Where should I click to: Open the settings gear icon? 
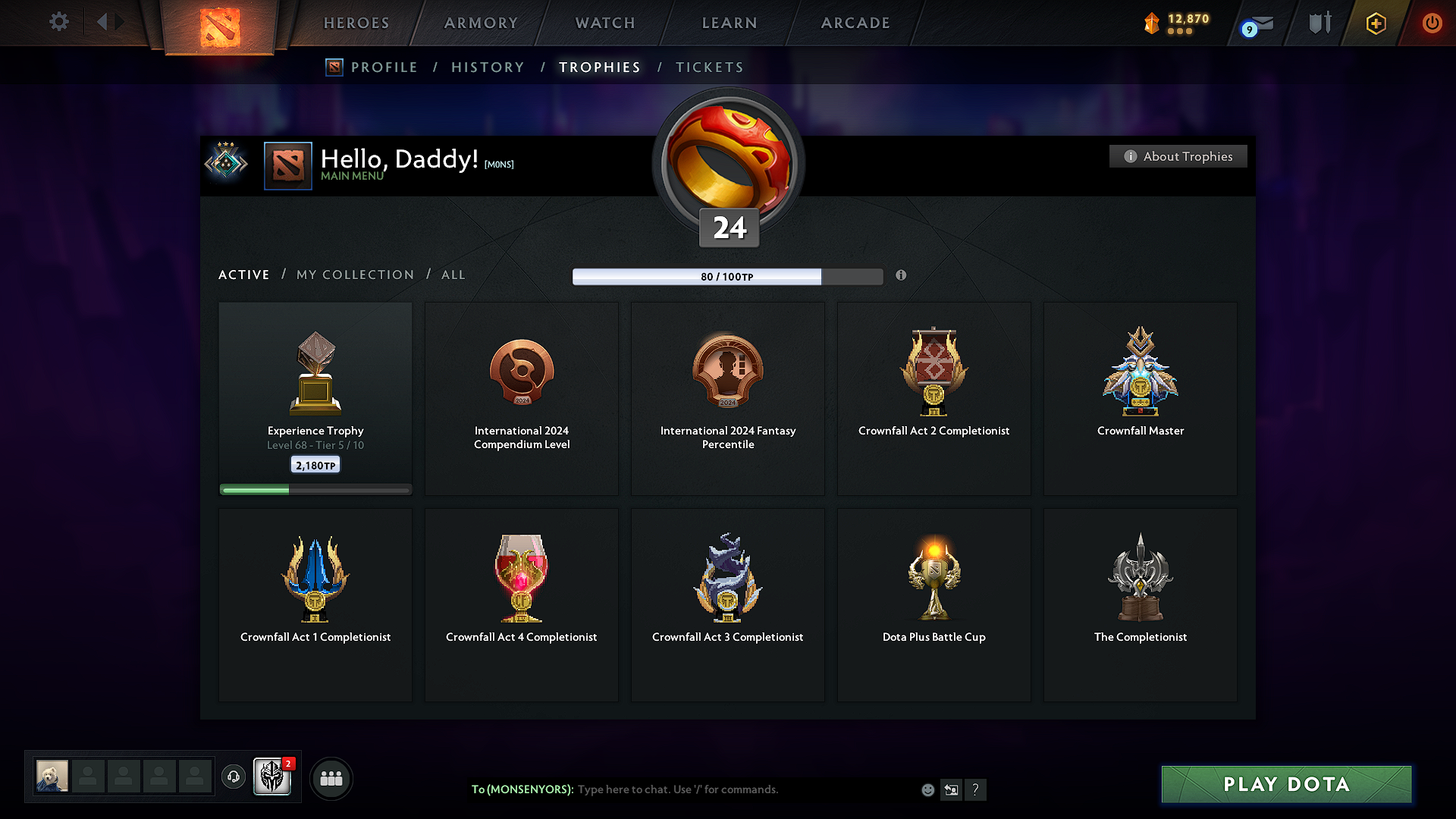(58, 22)
